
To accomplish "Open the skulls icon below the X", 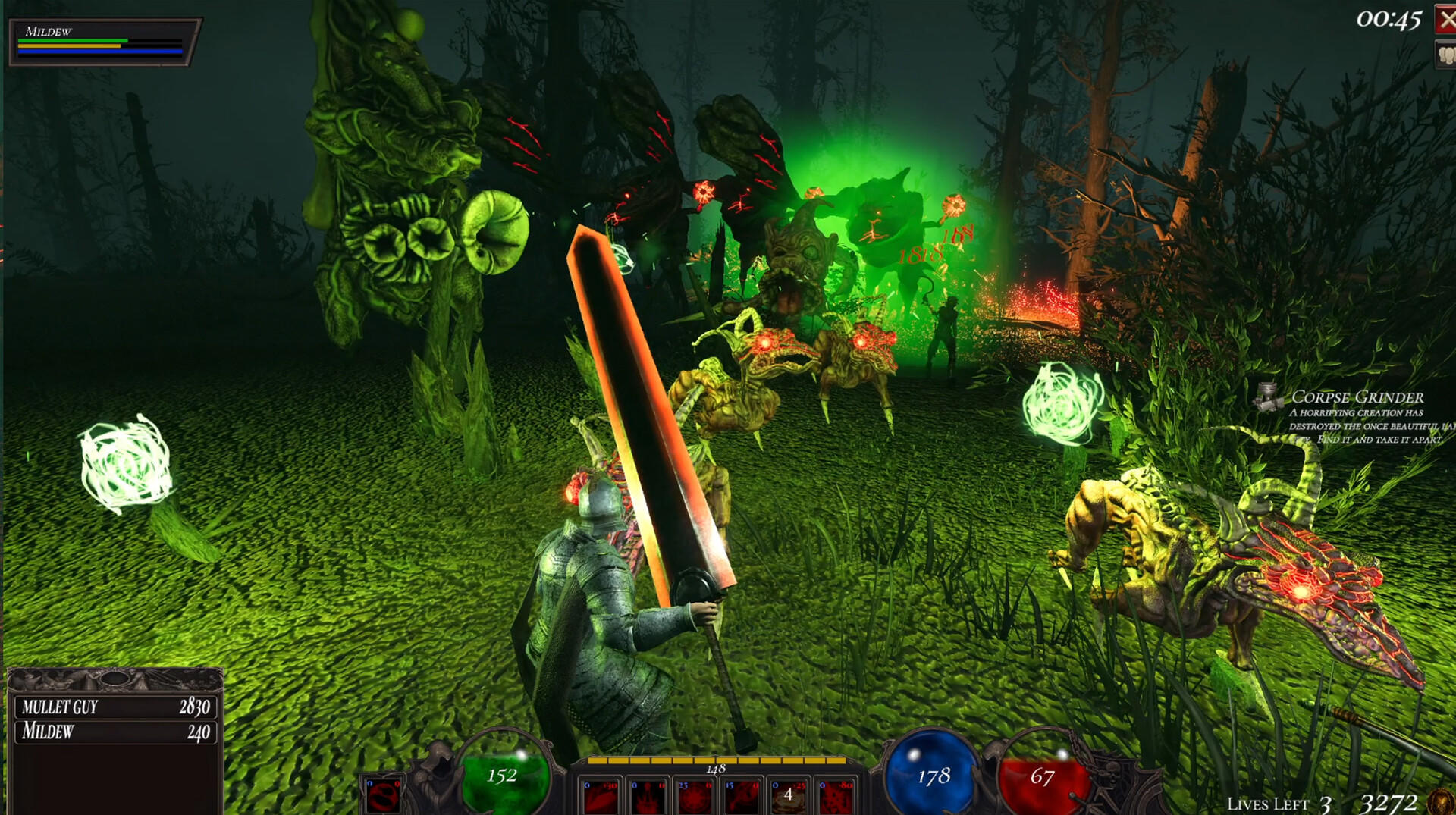I will tap(1445, 55).
